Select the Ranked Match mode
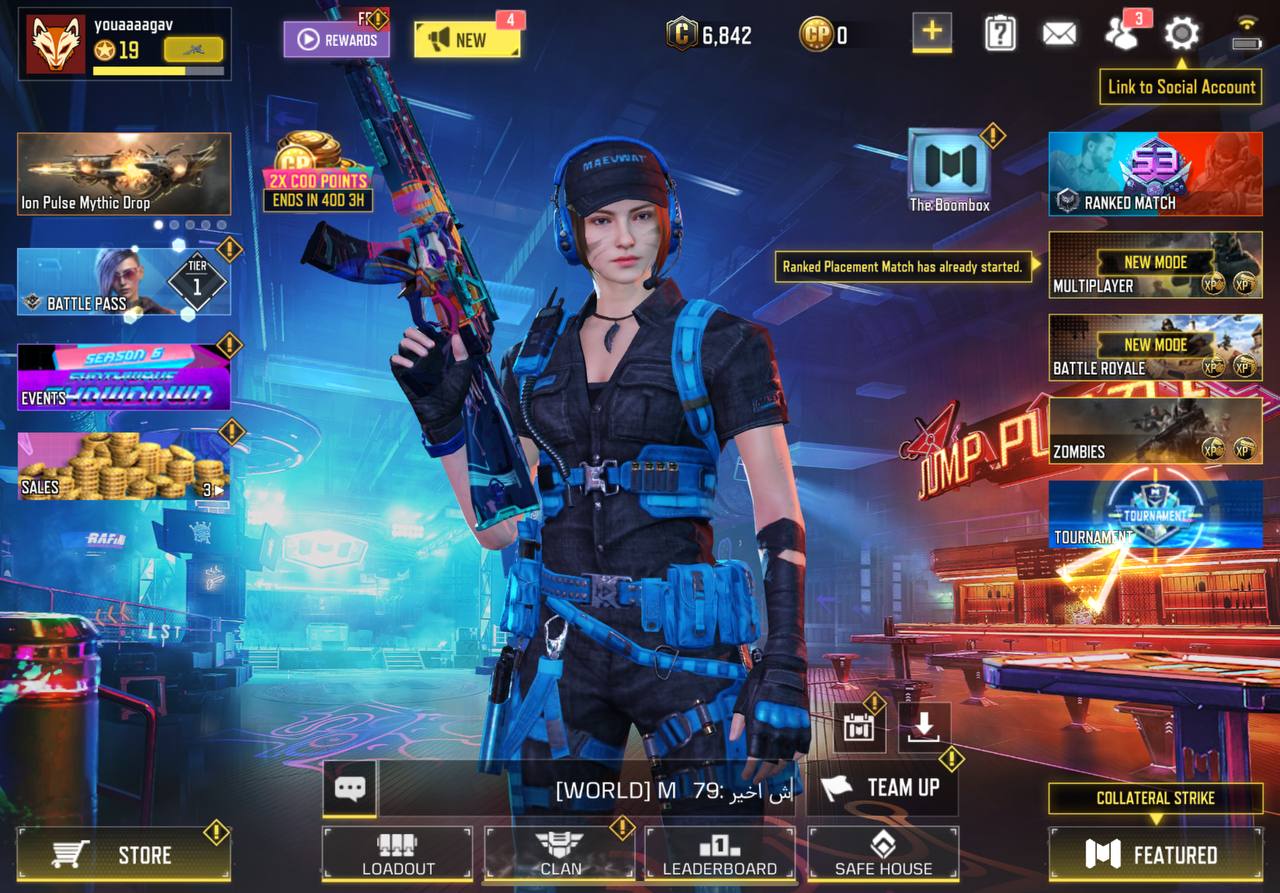 [1154, 176]
